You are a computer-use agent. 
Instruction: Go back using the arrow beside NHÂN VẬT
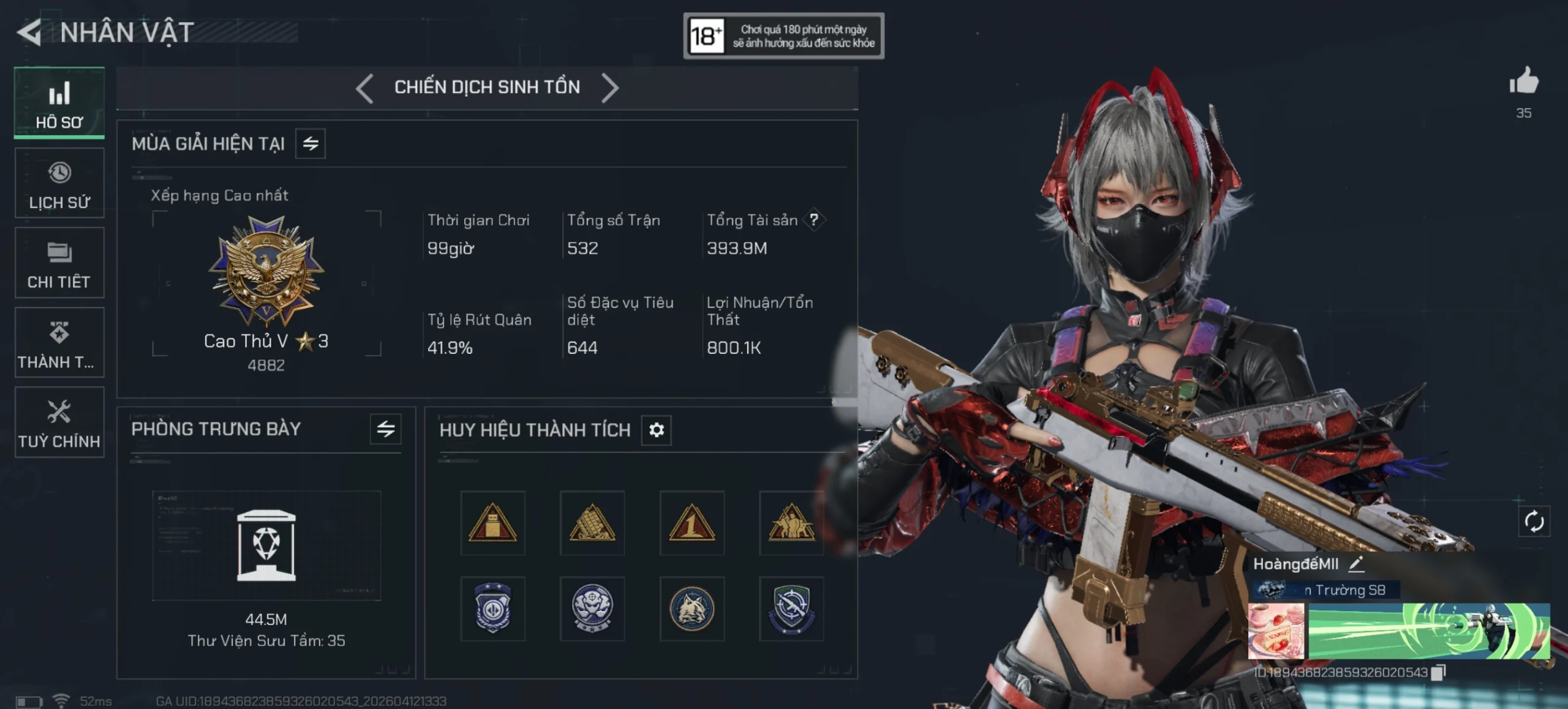(x=29, y=32)
